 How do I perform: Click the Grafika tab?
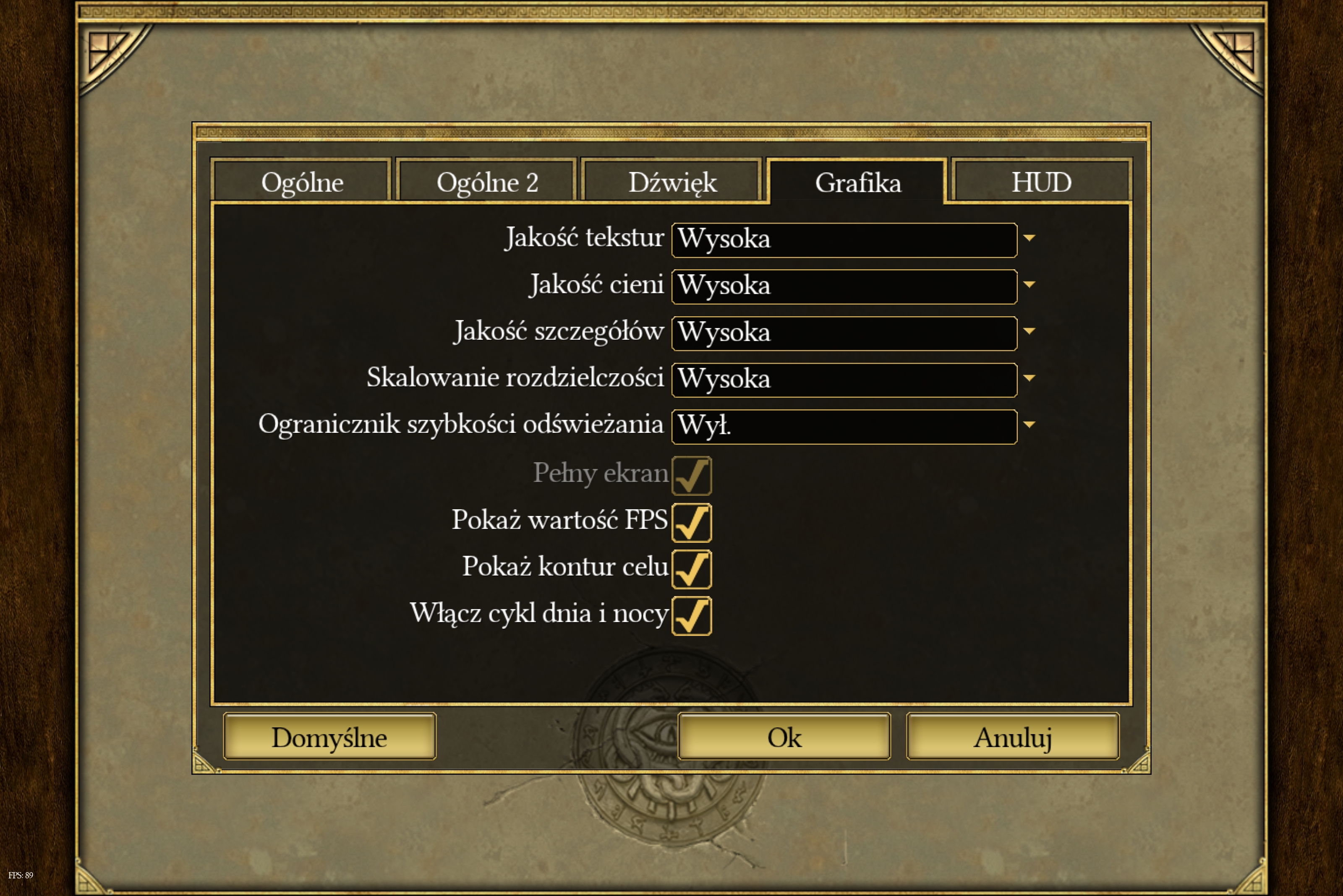pos(857,182)
